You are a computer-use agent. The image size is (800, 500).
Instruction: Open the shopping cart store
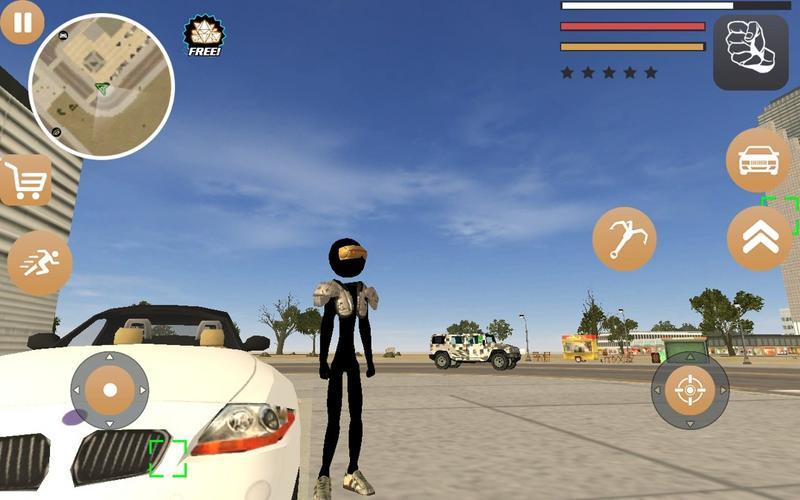[24, 182]
